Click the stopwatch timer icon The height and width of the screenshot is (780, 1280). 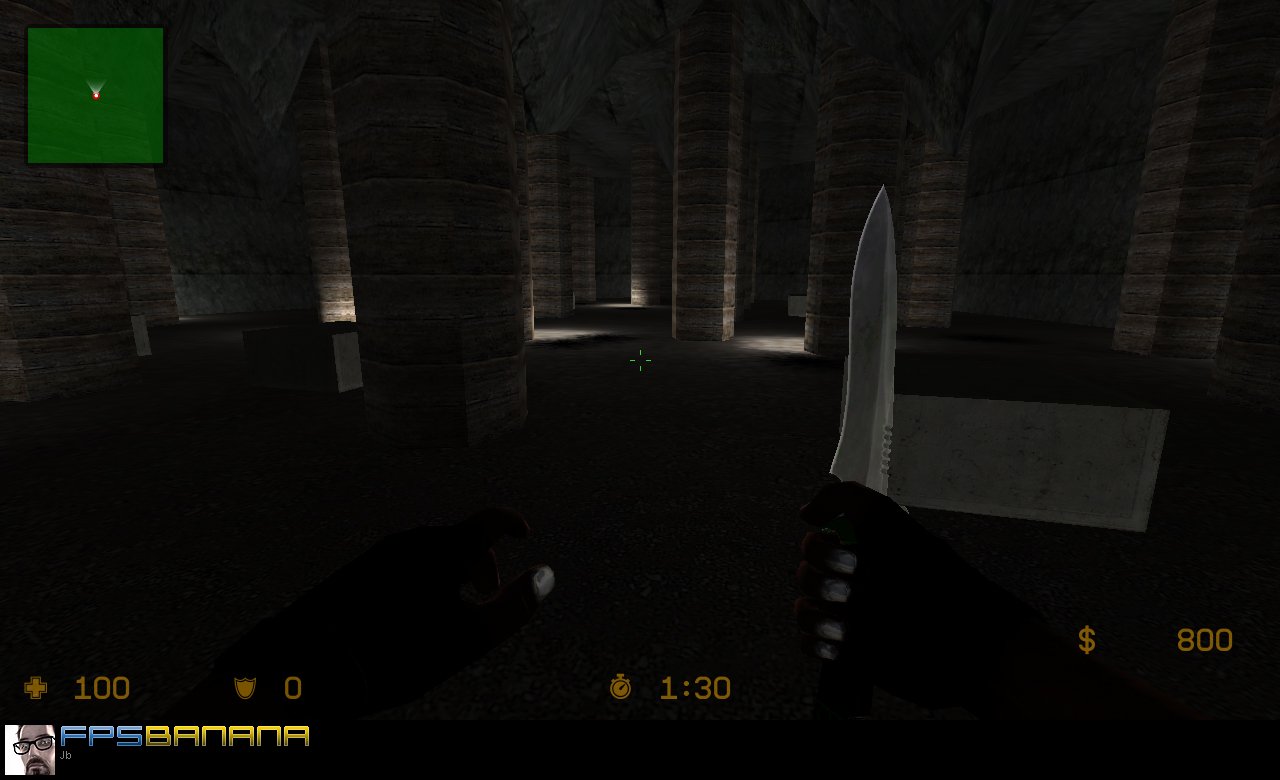(x=620, y=687)
